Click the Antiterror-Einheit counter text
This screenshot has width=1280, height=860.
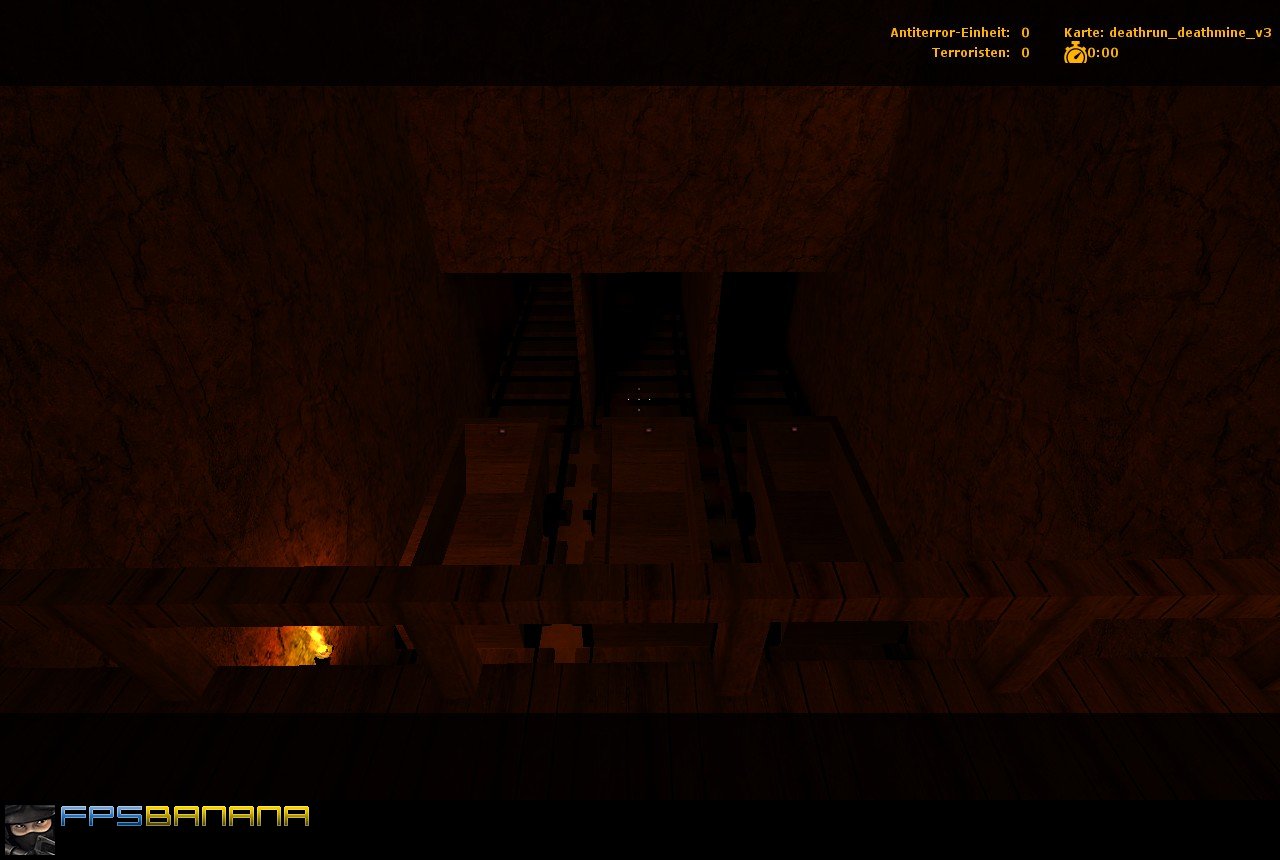click(949, 32)
